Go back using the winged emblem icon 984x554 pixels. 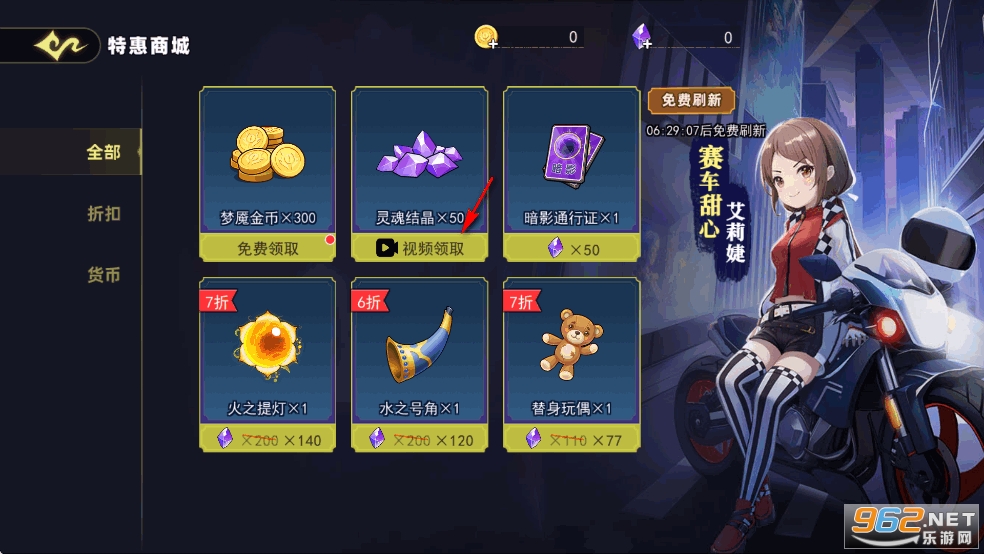[x=56, y=46]
